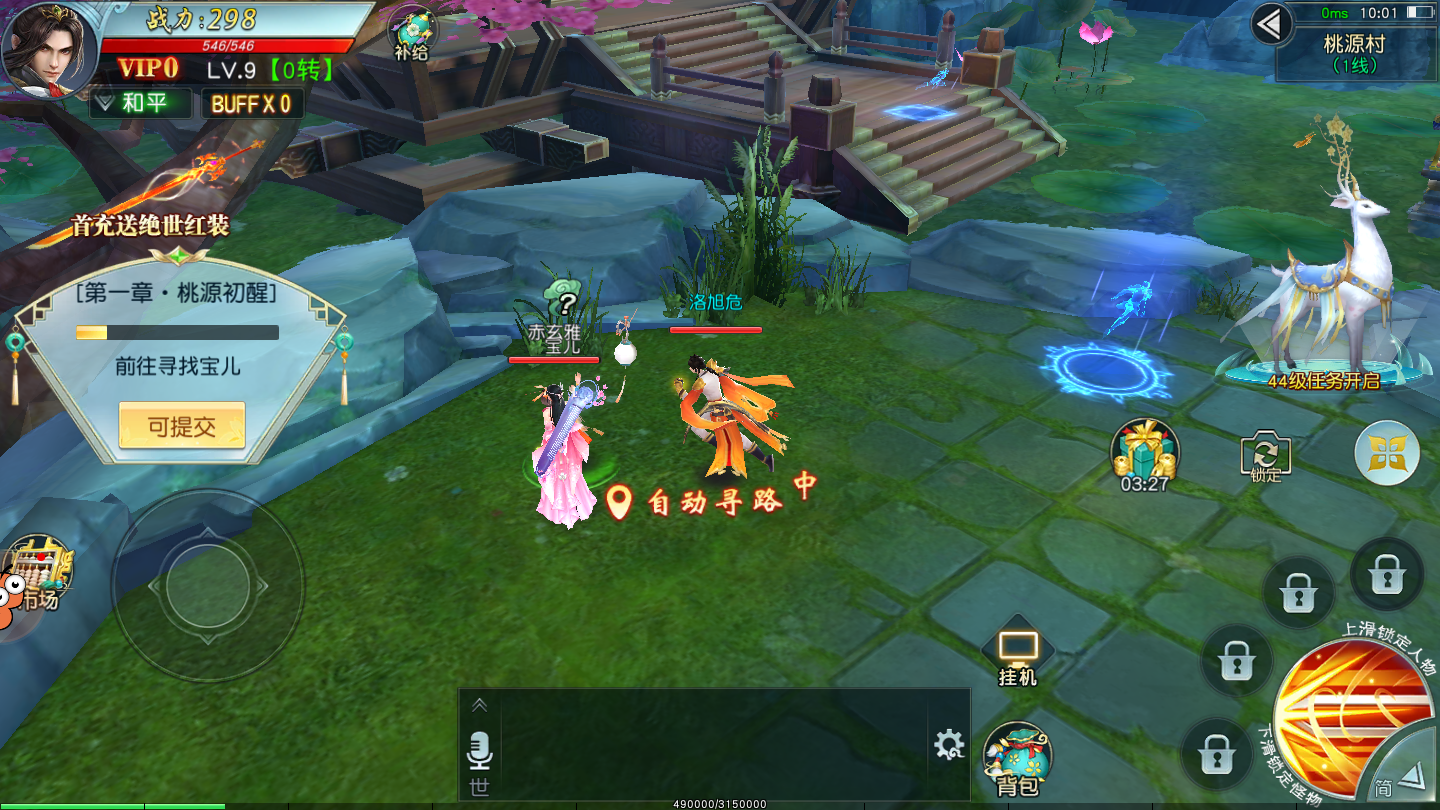This screenshot has width=1440, height=810.
Task: Open the round flower menu button
Action: [1387, 453]
